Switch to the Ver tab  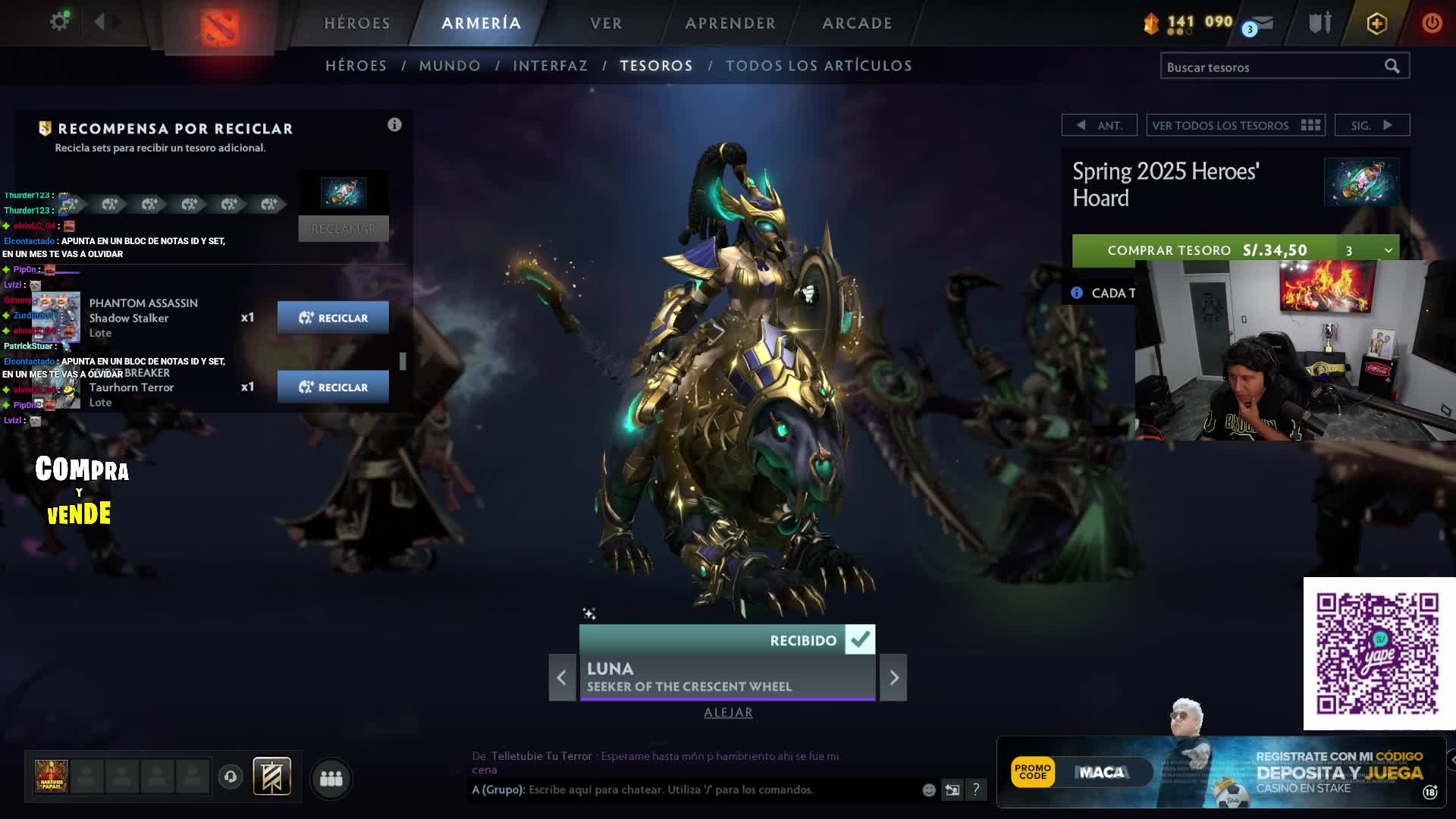coord(606,24)
